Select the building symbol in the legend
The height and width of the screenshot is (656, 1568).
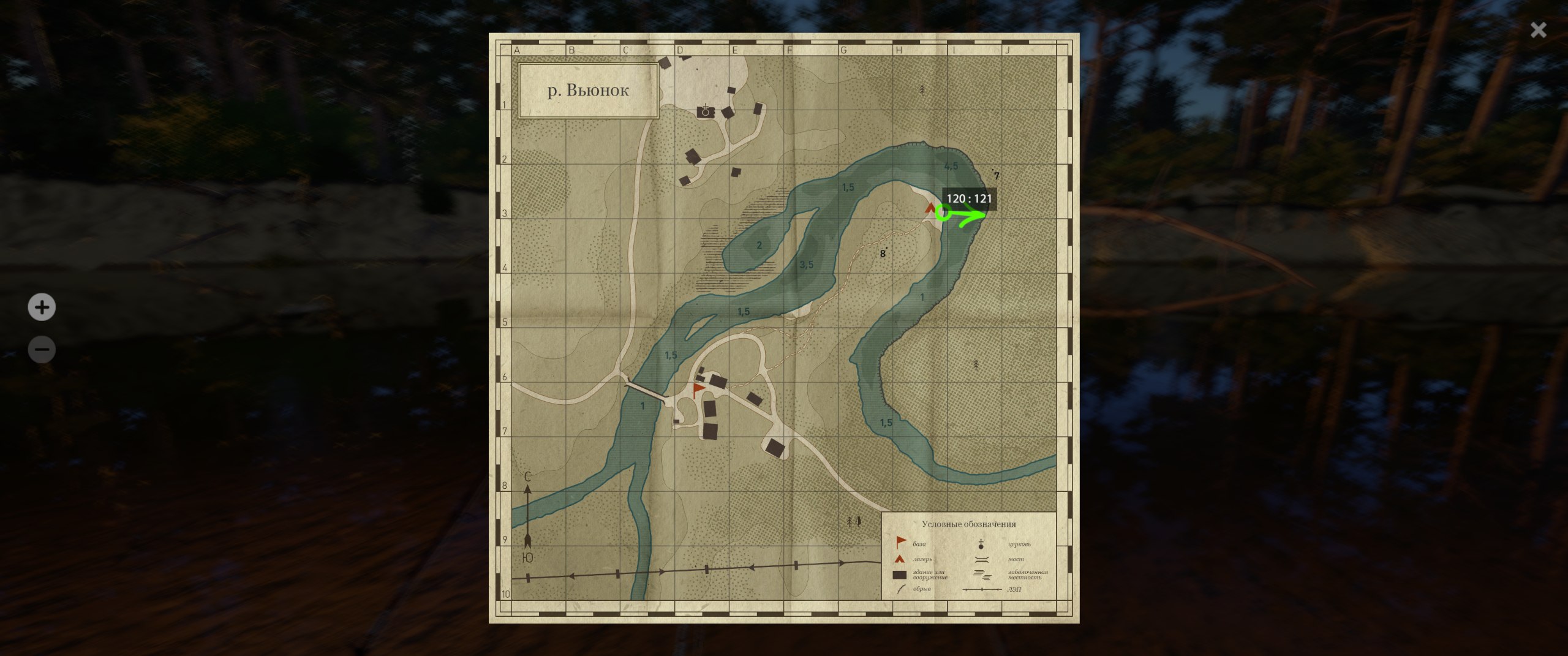point(899,575)
